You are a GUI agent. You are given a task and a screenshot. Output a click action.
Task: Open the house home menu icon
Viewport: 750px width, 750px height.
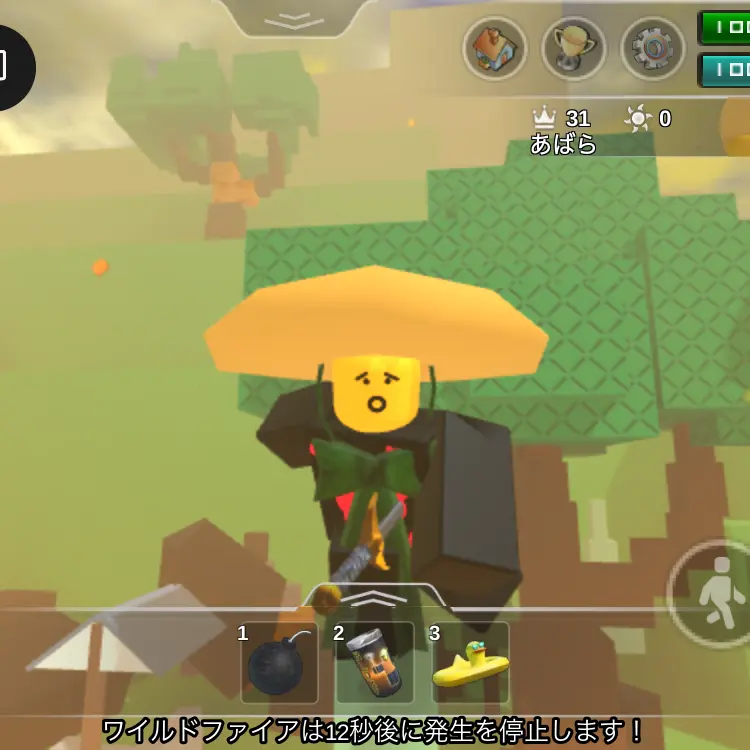click(x=495, y=48)
